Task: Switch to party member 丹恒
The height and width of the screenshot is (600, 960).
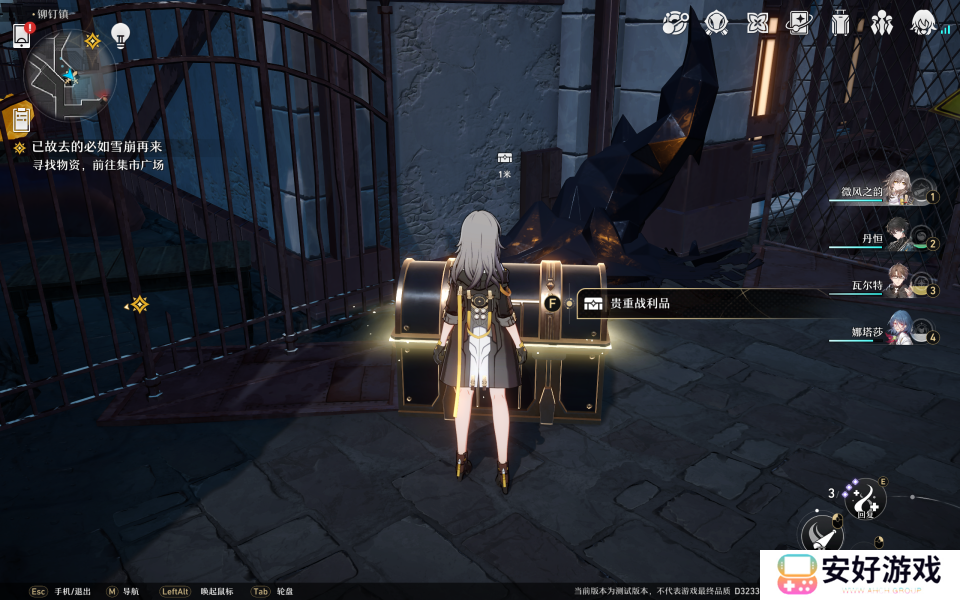Action: click(x=895, y=238)
